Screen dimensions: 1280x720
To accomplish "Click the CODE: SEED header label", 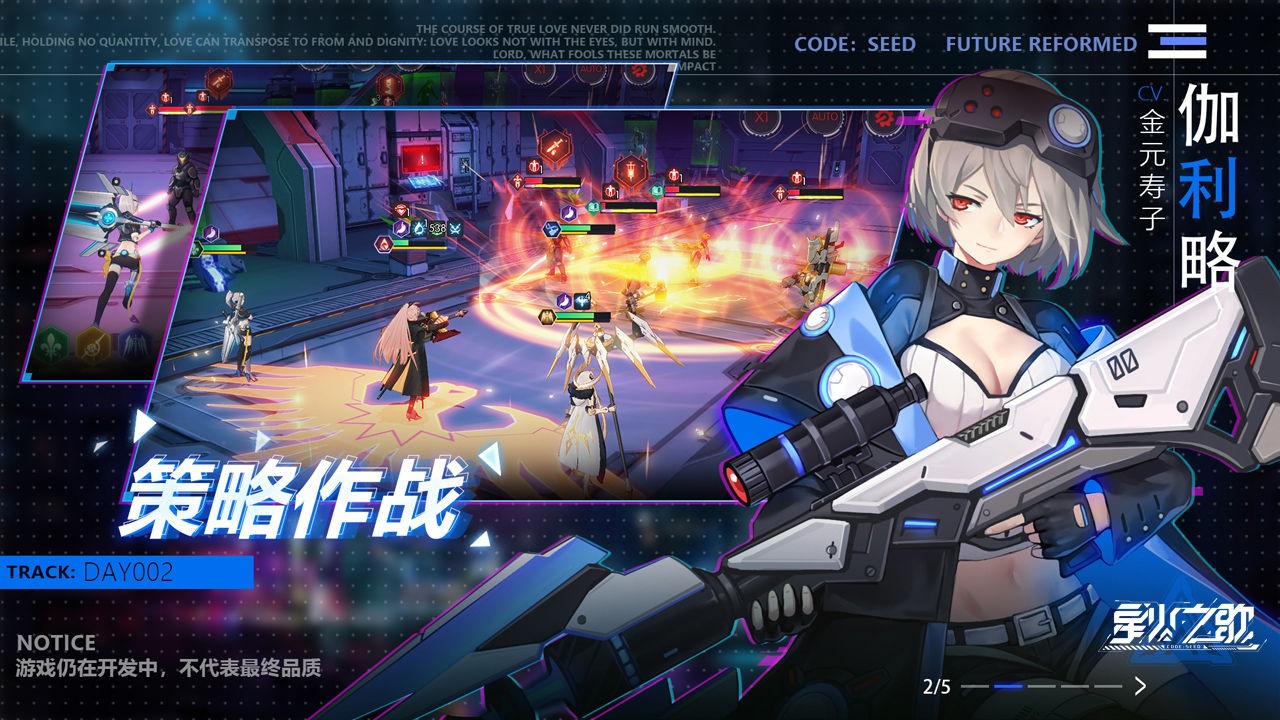I will click(855, 44).
